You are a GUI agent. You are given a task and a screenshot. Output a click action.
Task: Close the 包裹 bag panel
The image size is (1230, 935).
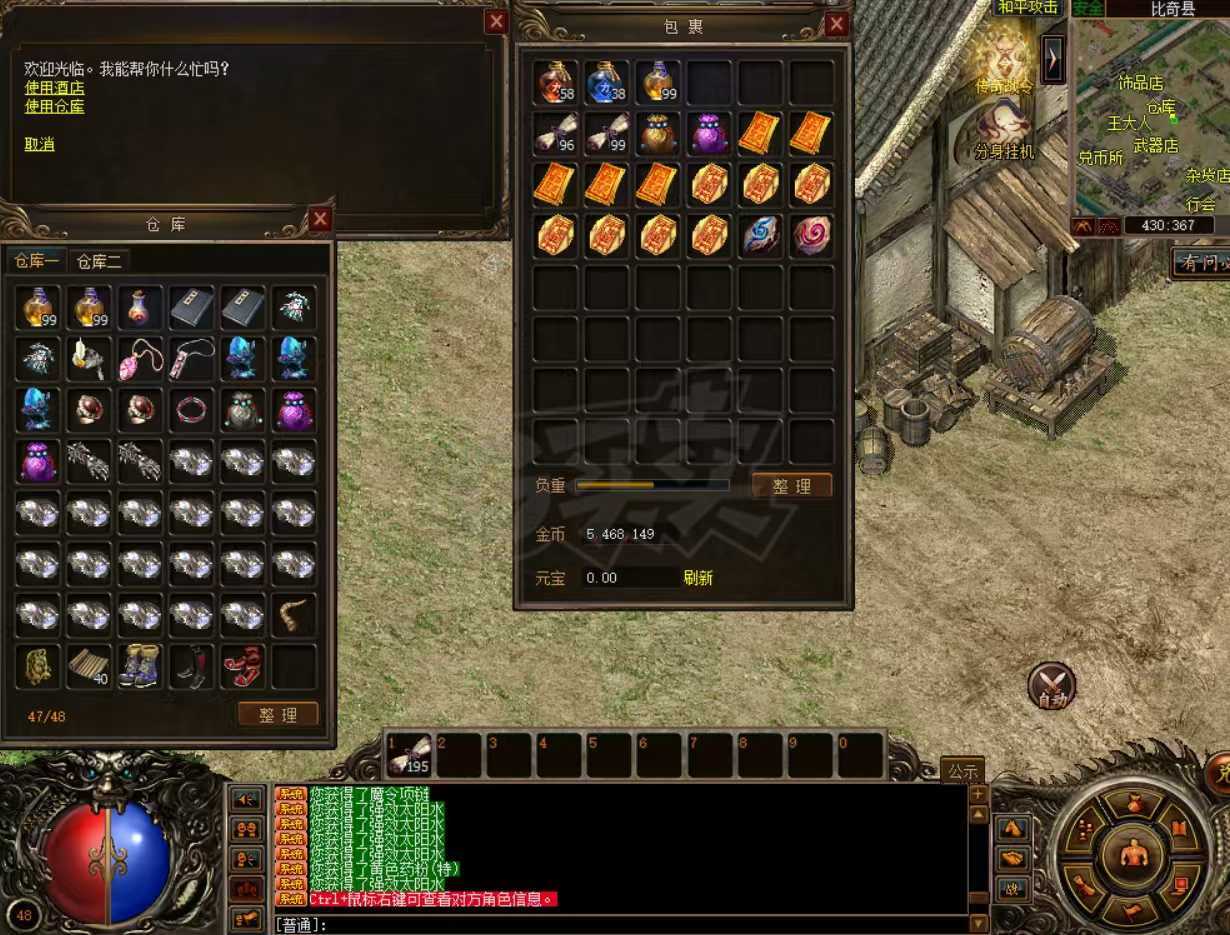[837, 25]
